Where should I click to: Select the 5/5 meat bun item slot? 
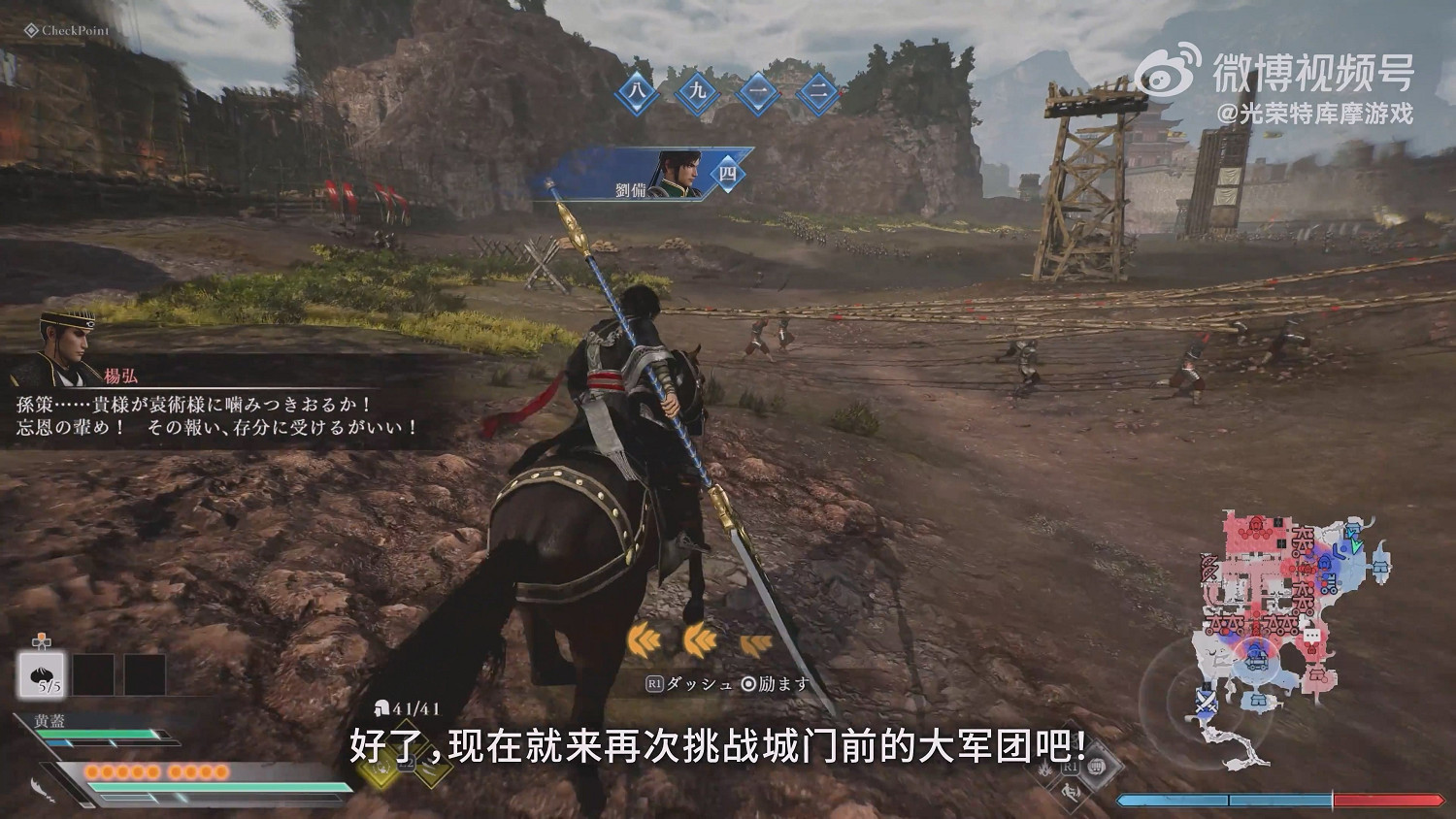[41, 675]
